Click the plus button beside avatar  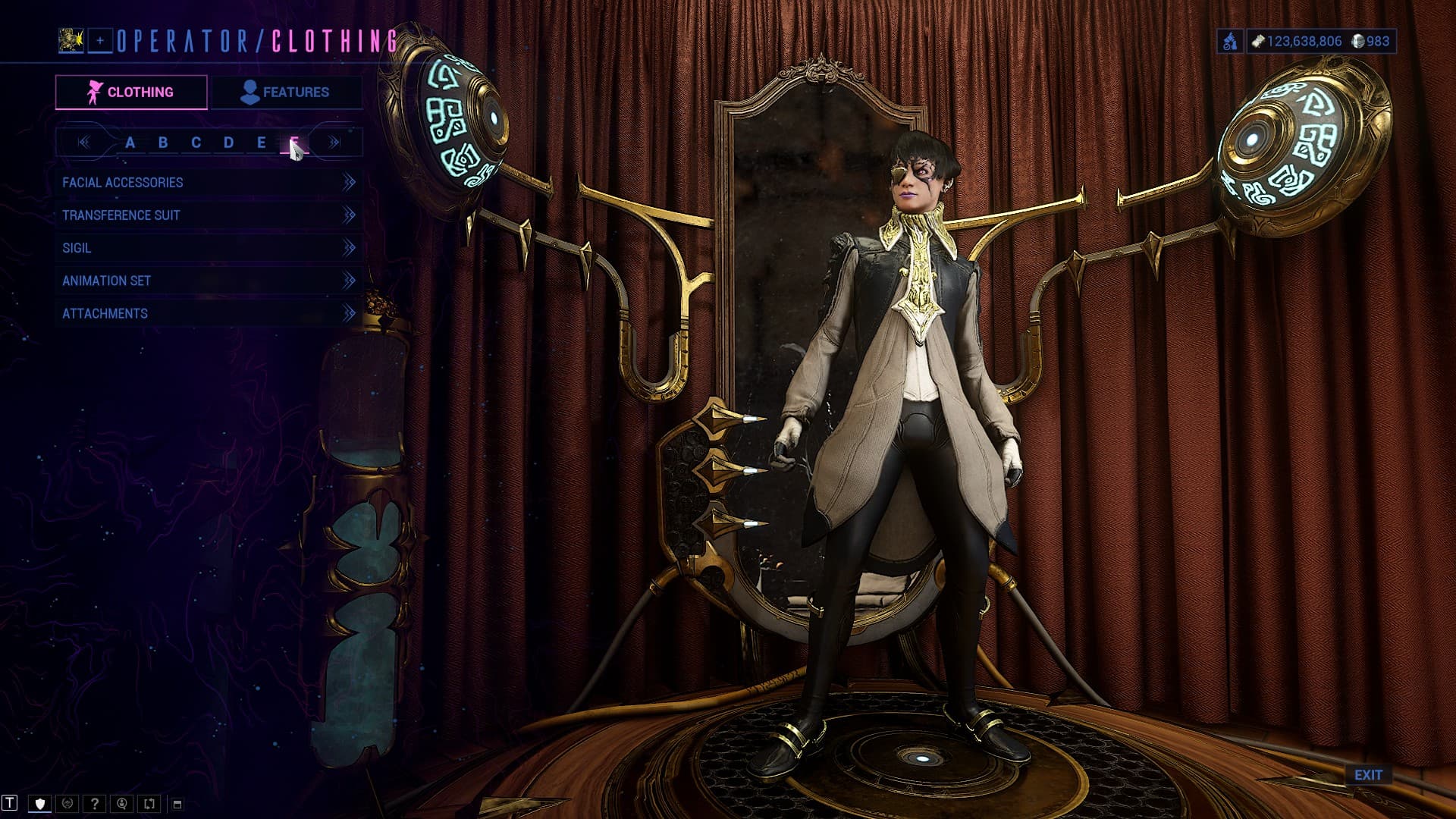click(100, 41)
